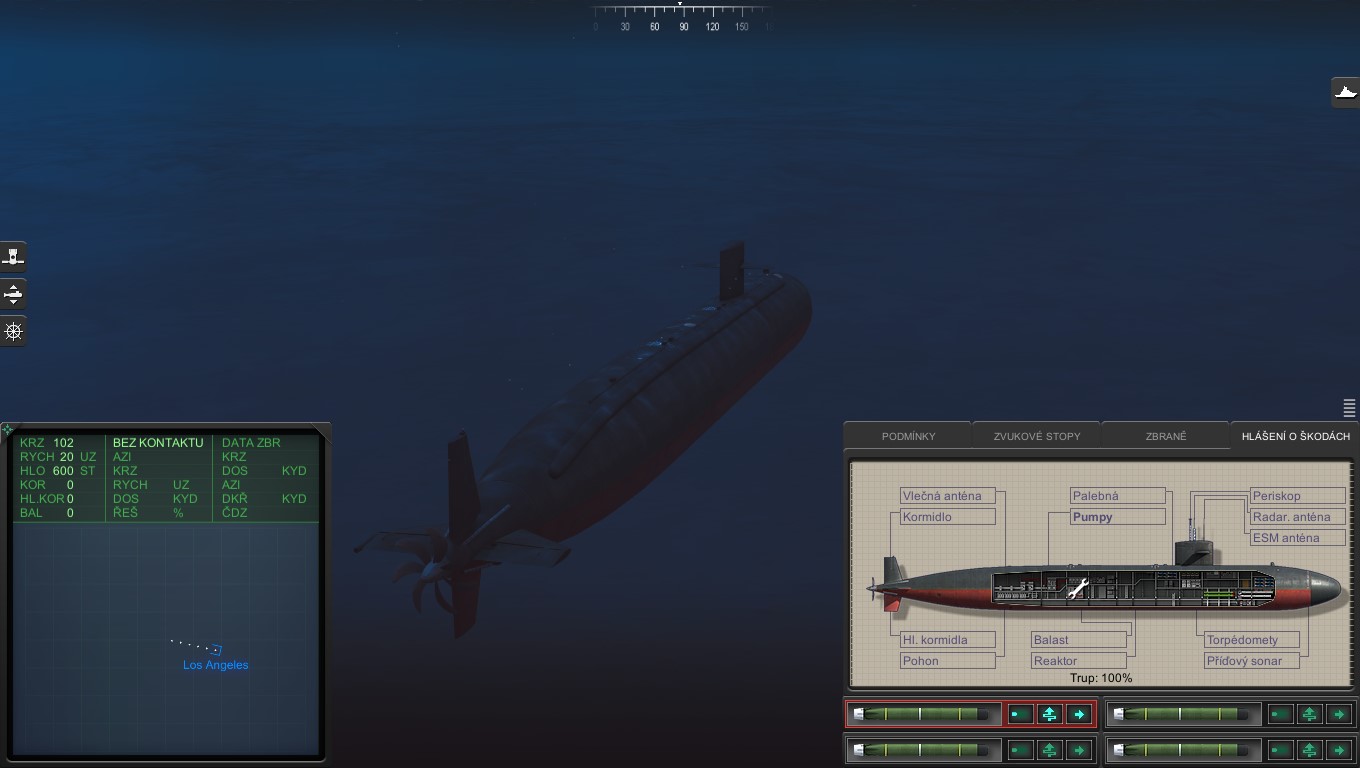Select the Balast subsystem label
The image size is (1360, 768).
[1079, 640]
